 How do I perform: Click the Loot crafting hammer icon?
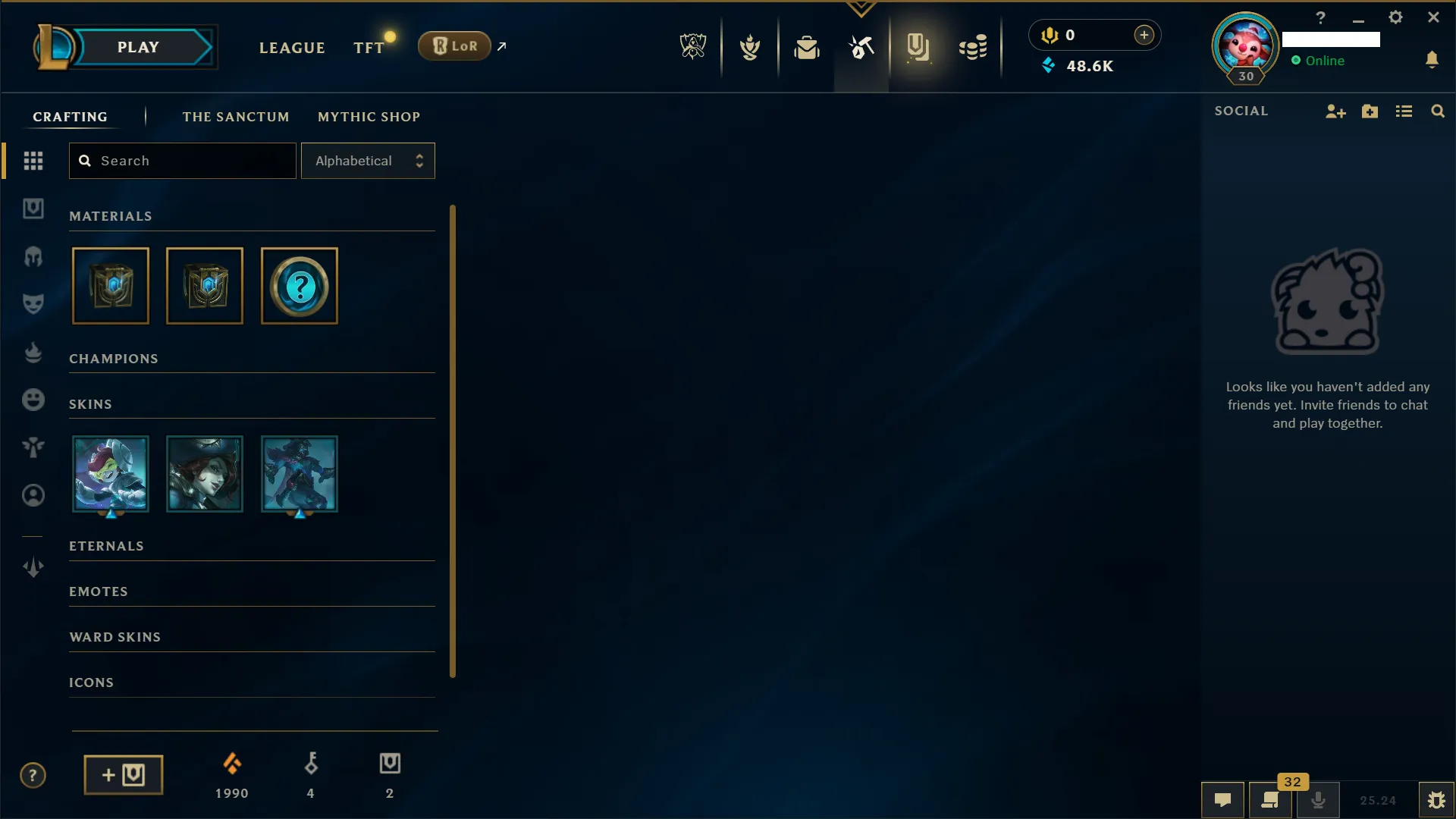(861, 47)
